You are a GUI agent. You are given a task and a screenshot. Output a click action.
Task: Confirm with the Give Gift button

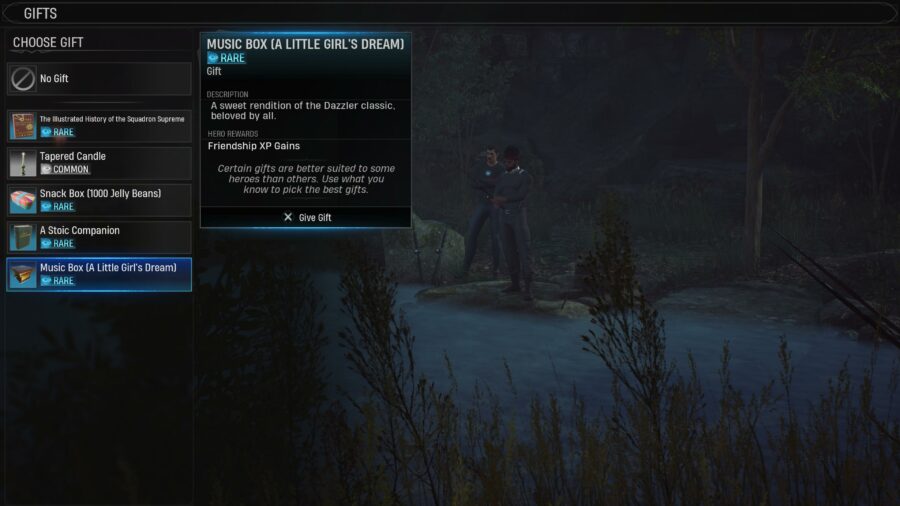point(306,217)
